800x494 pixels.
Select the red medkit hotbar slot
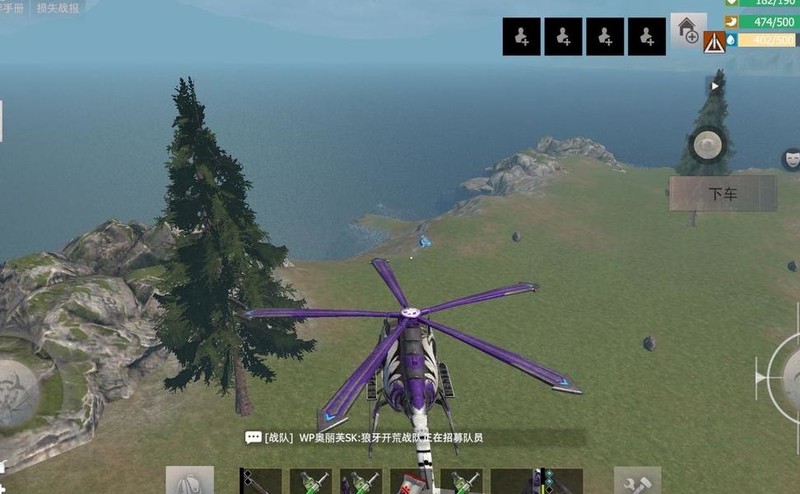(x=410, y=482)
